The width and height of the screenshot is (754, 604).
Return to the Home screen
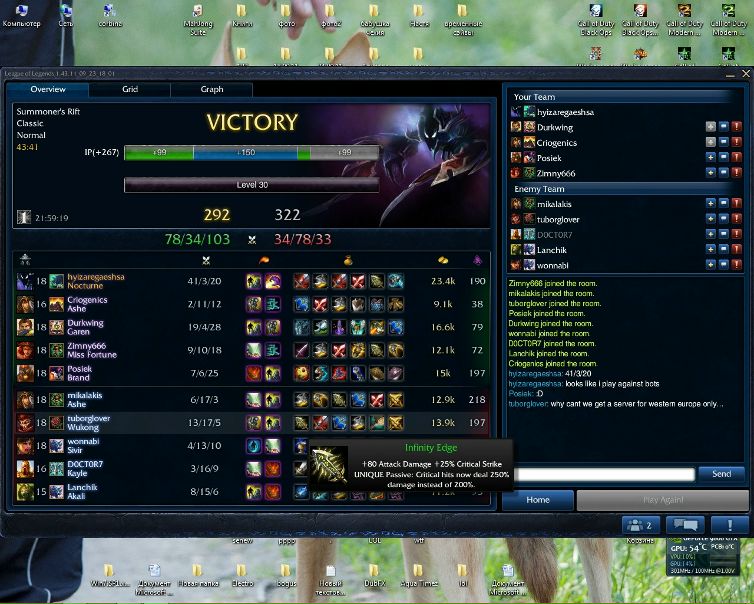coord(537,499)
